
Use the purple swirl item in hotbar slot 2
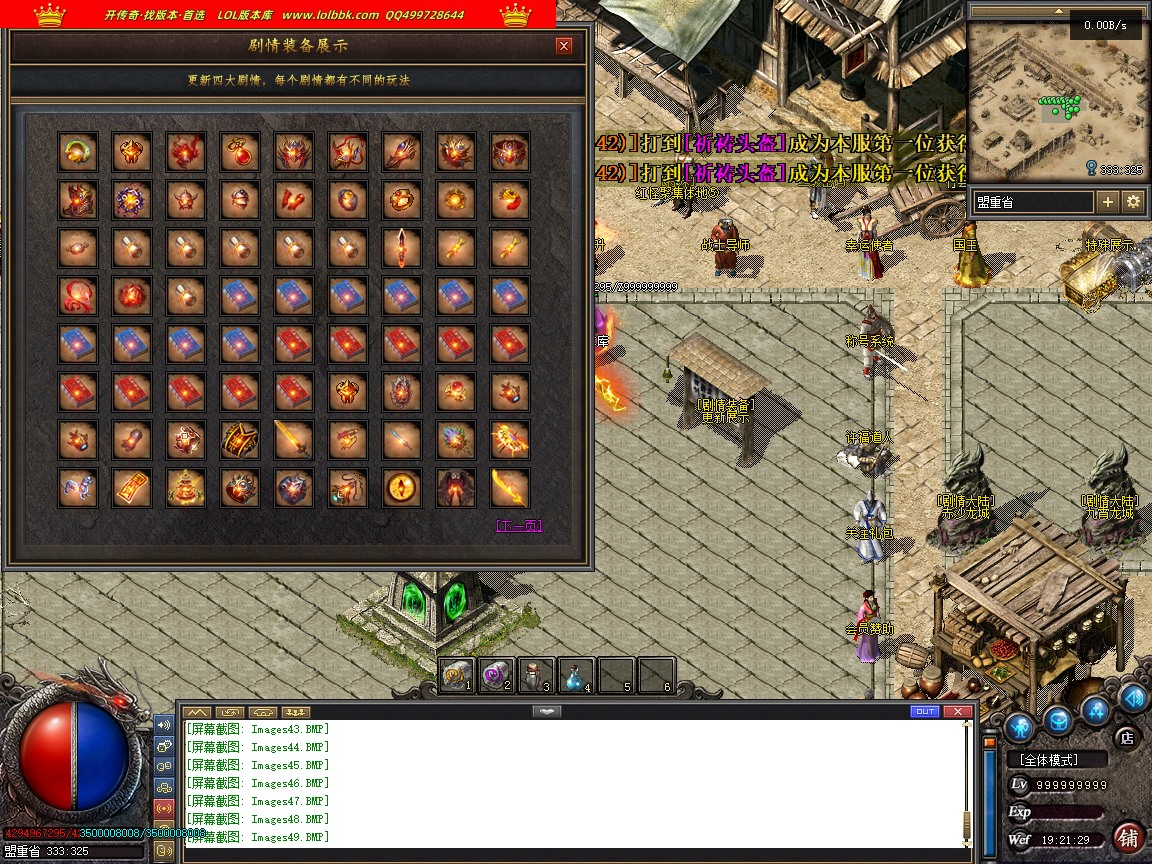[x=496, y=675]
